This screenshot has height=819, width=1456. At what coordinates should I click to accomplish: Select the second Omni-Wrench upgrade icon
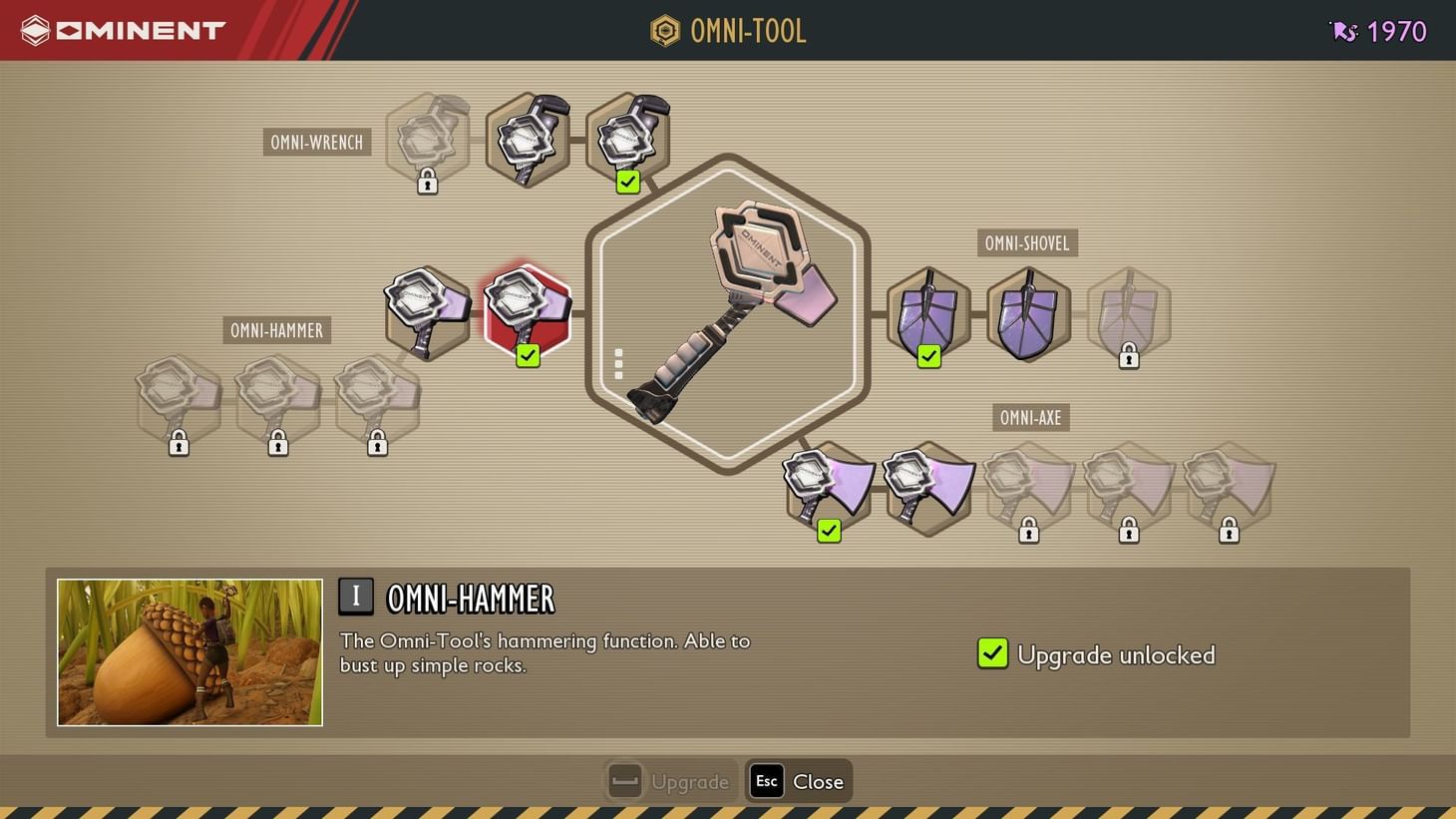point(528,138)
